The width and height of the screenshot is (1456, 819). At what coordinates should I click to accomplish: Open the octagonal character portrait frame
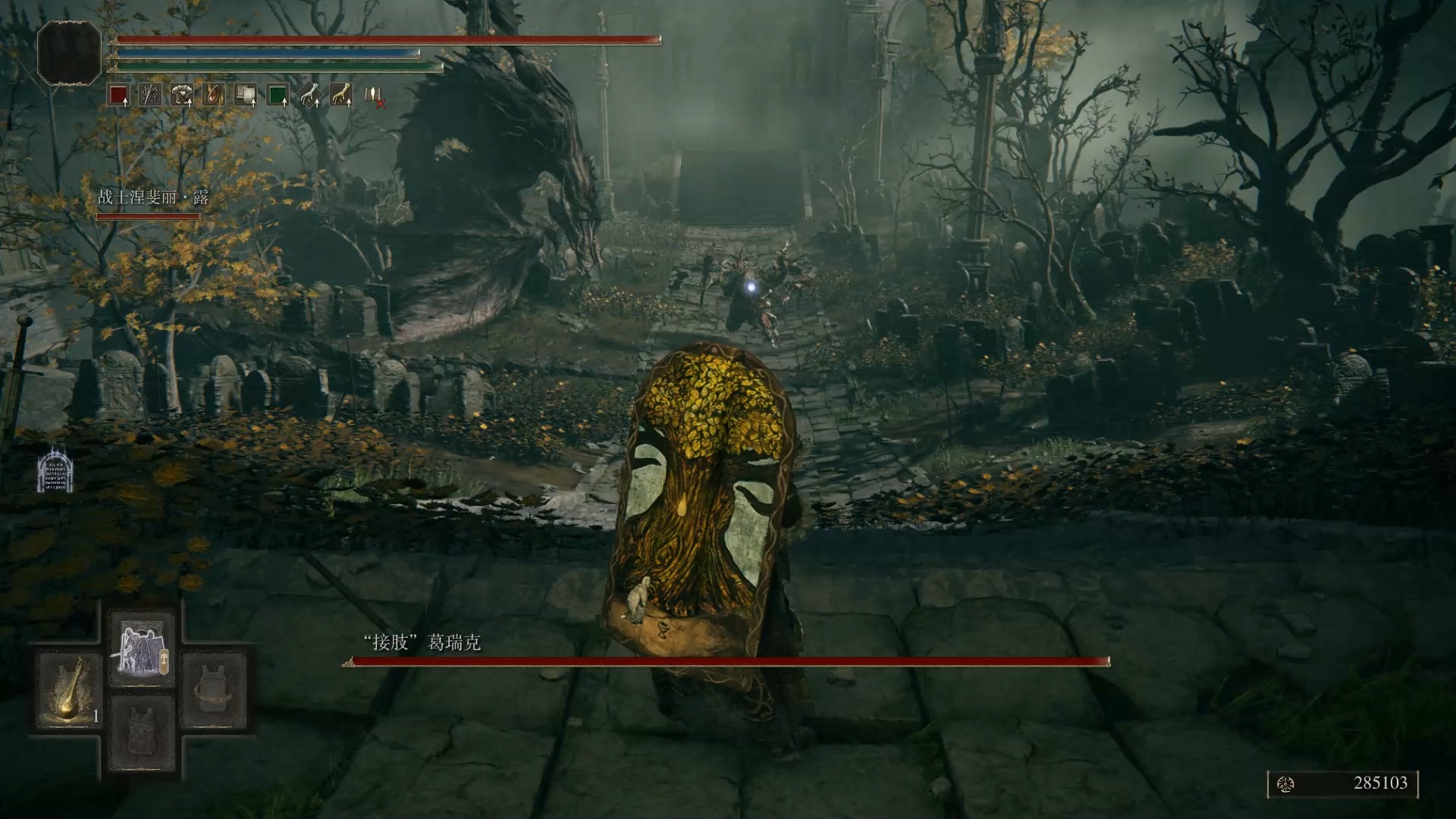click(69, 52)
